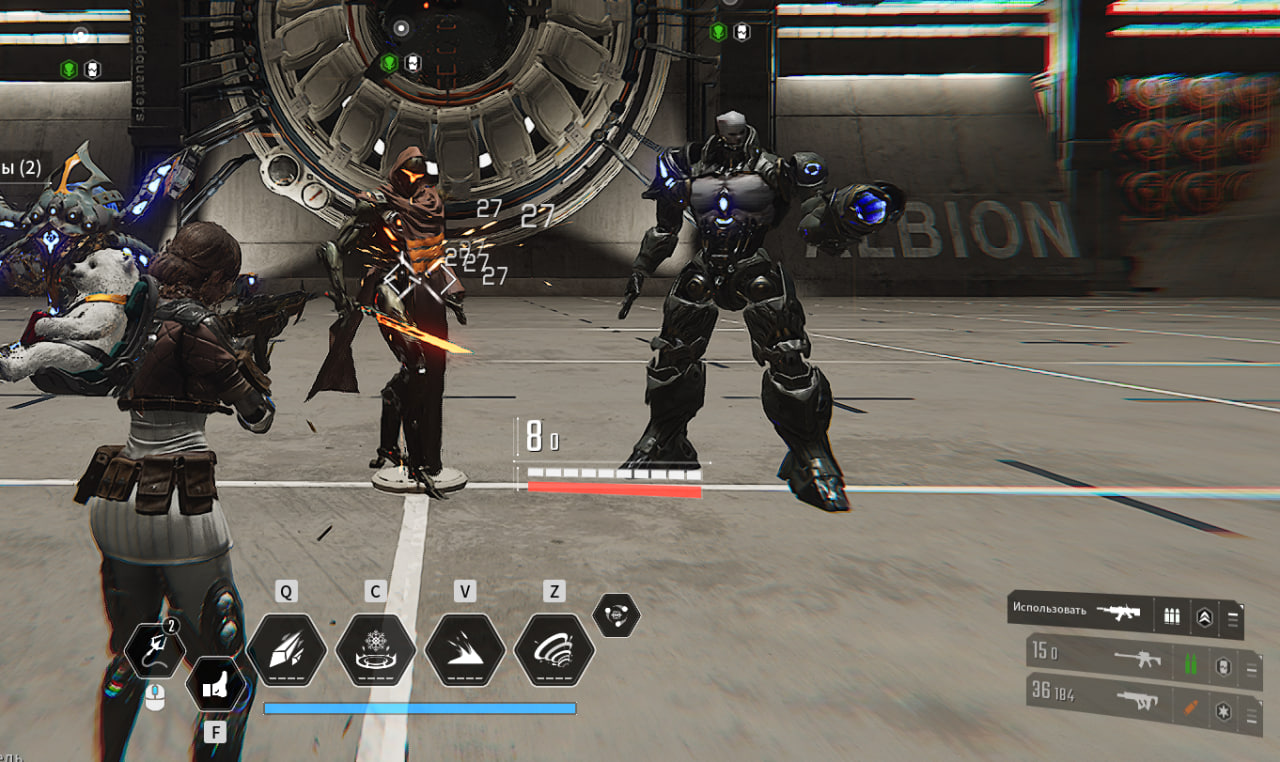Cast the Z whirlwind ability
Viewport: 1280px width, 762px height.
[554, 650]
